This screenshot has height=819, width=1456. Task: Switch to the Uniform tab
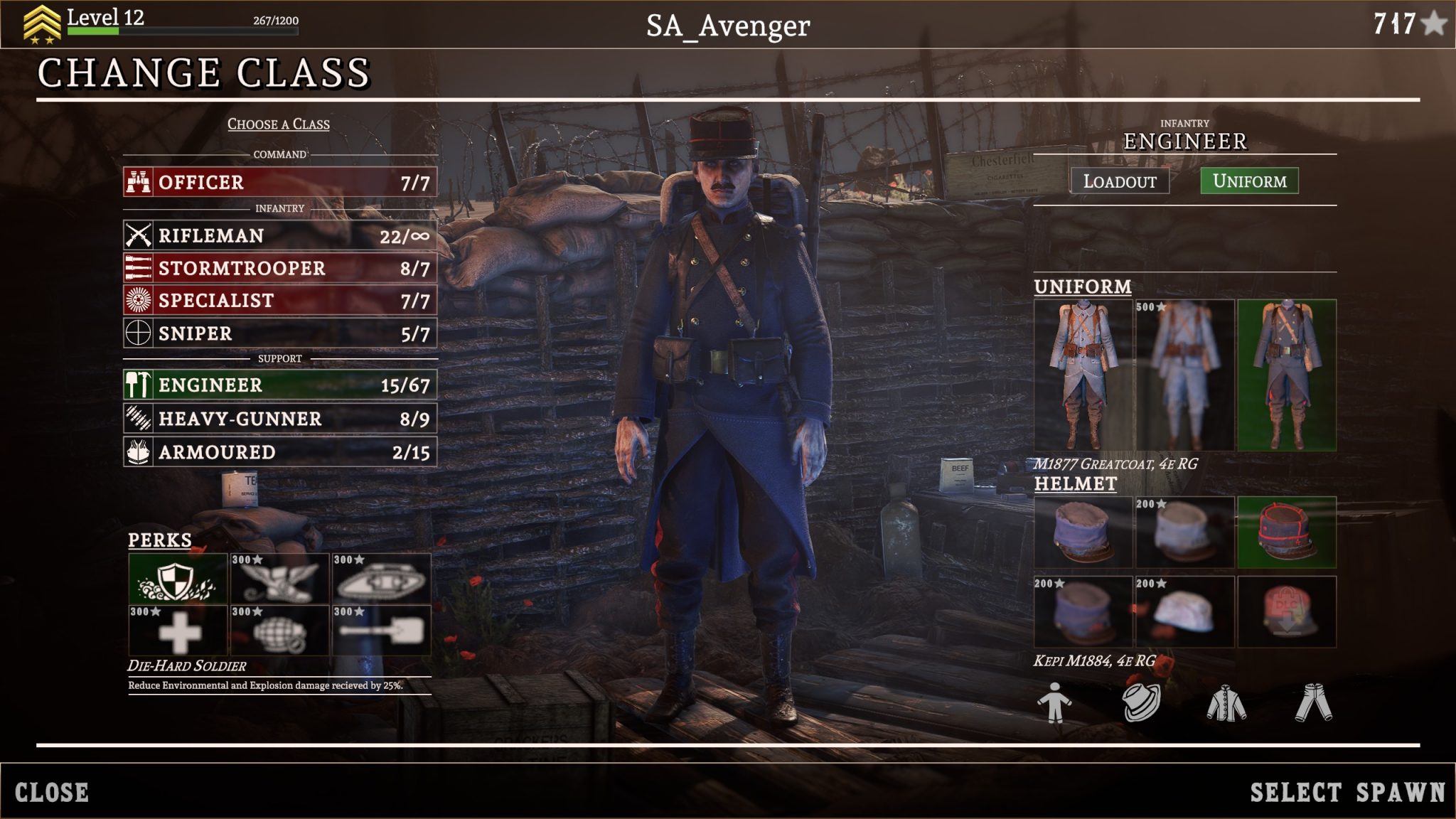(1249, 181)
